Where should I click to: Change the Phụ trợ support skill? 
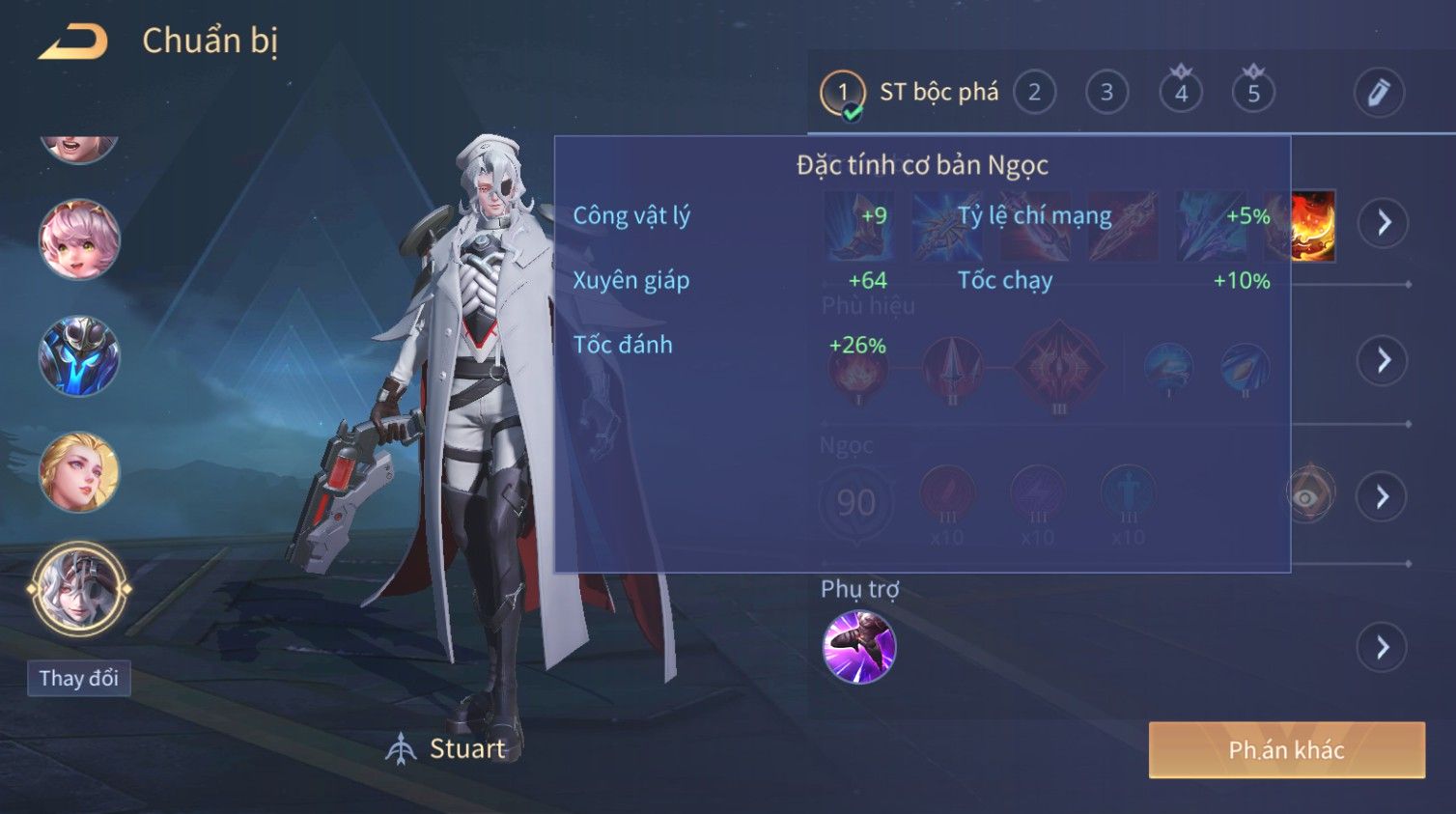tap(1383, 647)
